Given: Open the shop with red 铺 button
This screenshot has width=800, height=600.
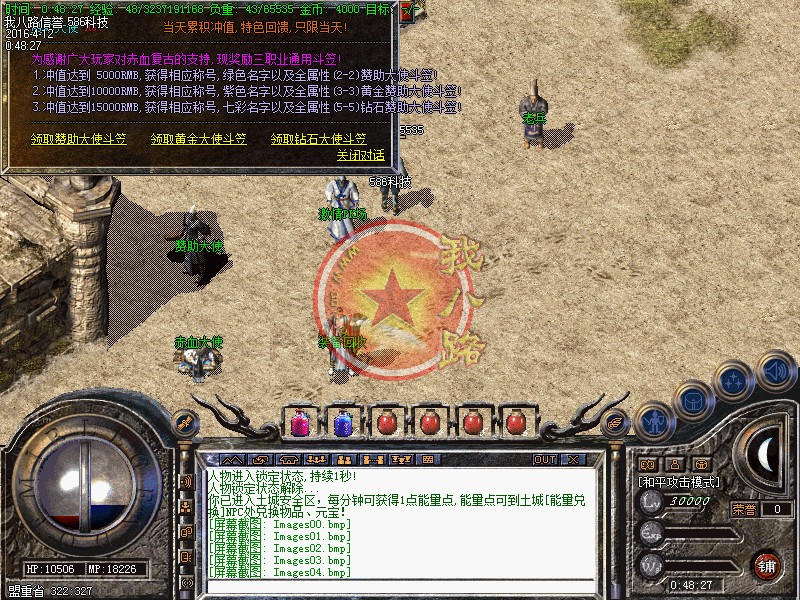Looking at the screenshot, I should 766,564.
